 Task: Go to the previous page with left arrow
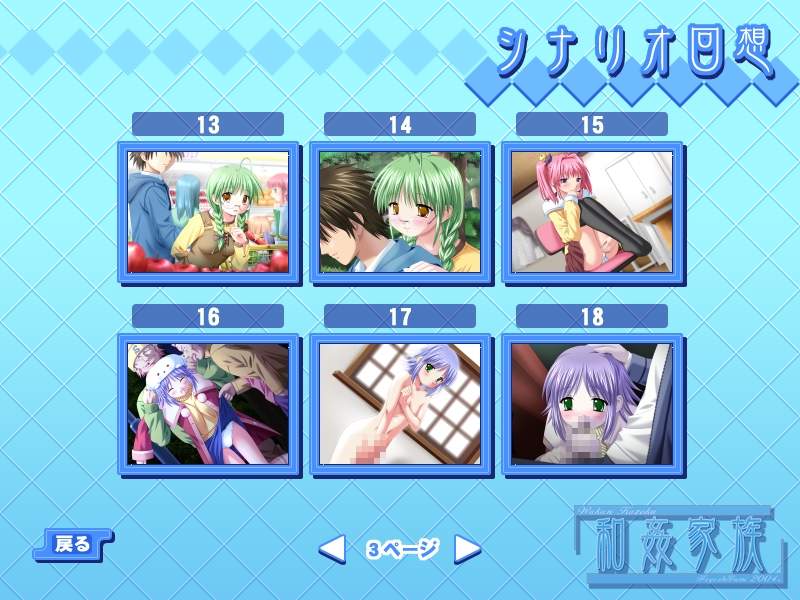tap(332, 548)
